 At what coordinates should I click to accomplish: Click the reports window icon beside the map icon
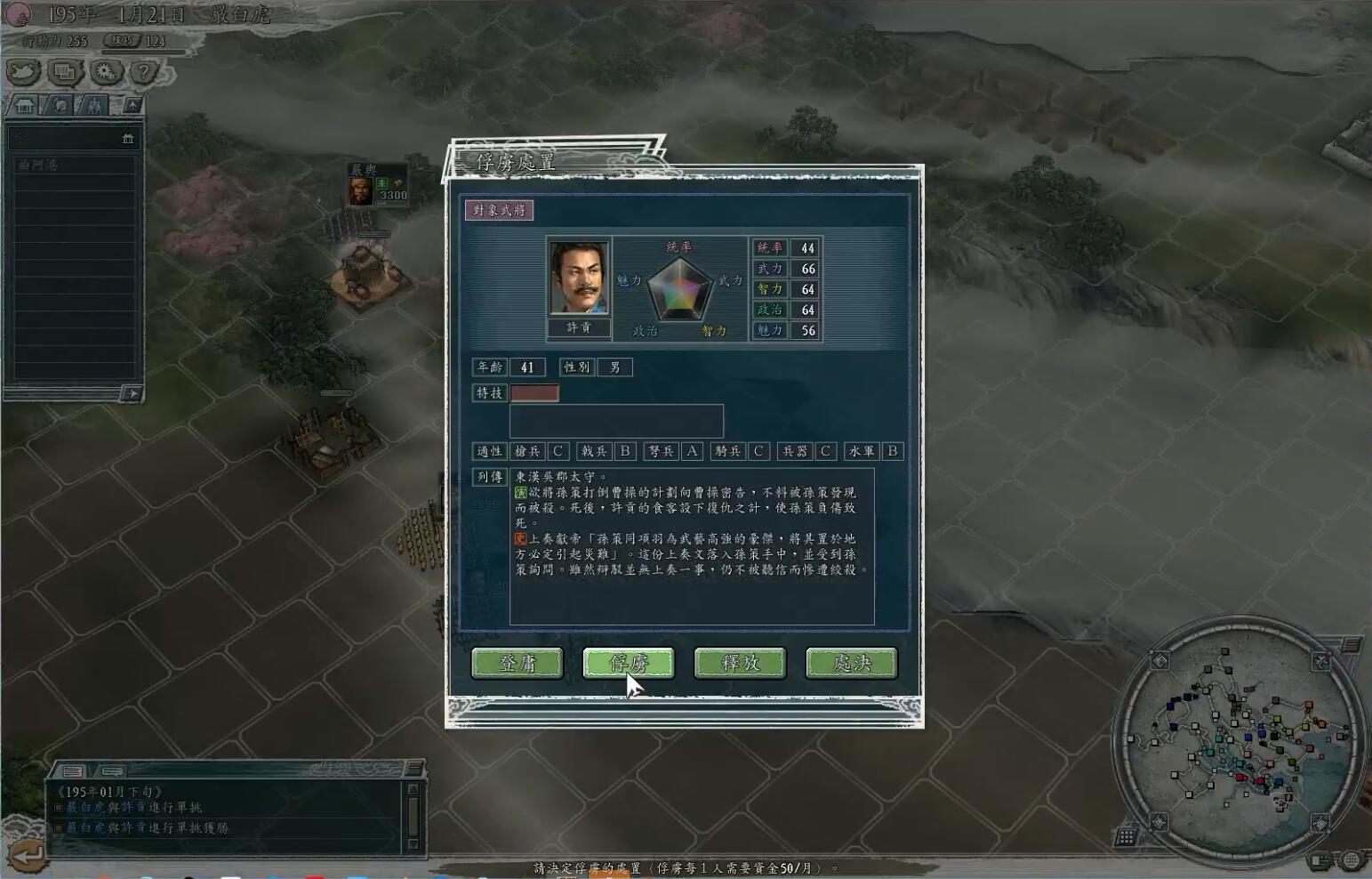click(x=64, y=74)
